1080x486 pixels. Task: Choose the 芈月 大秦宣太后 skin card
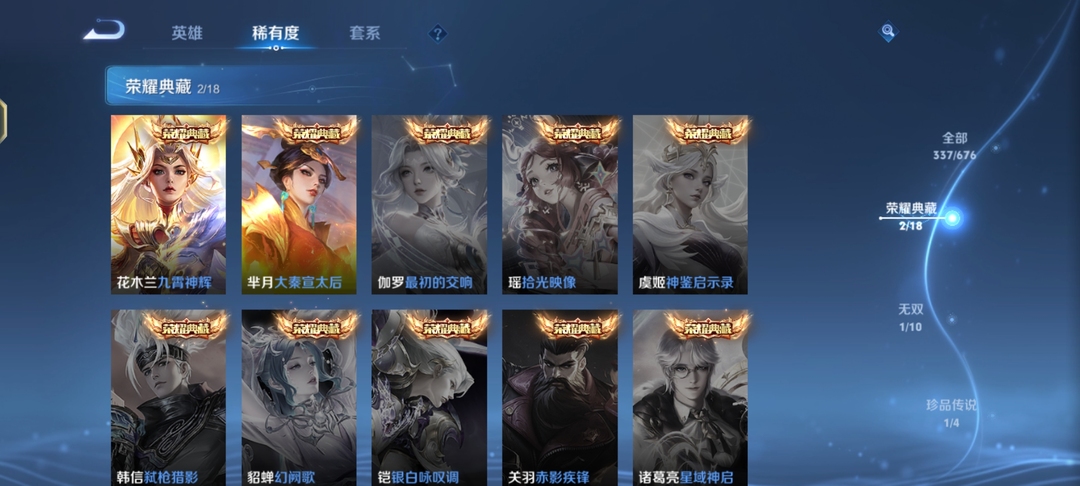299,205
